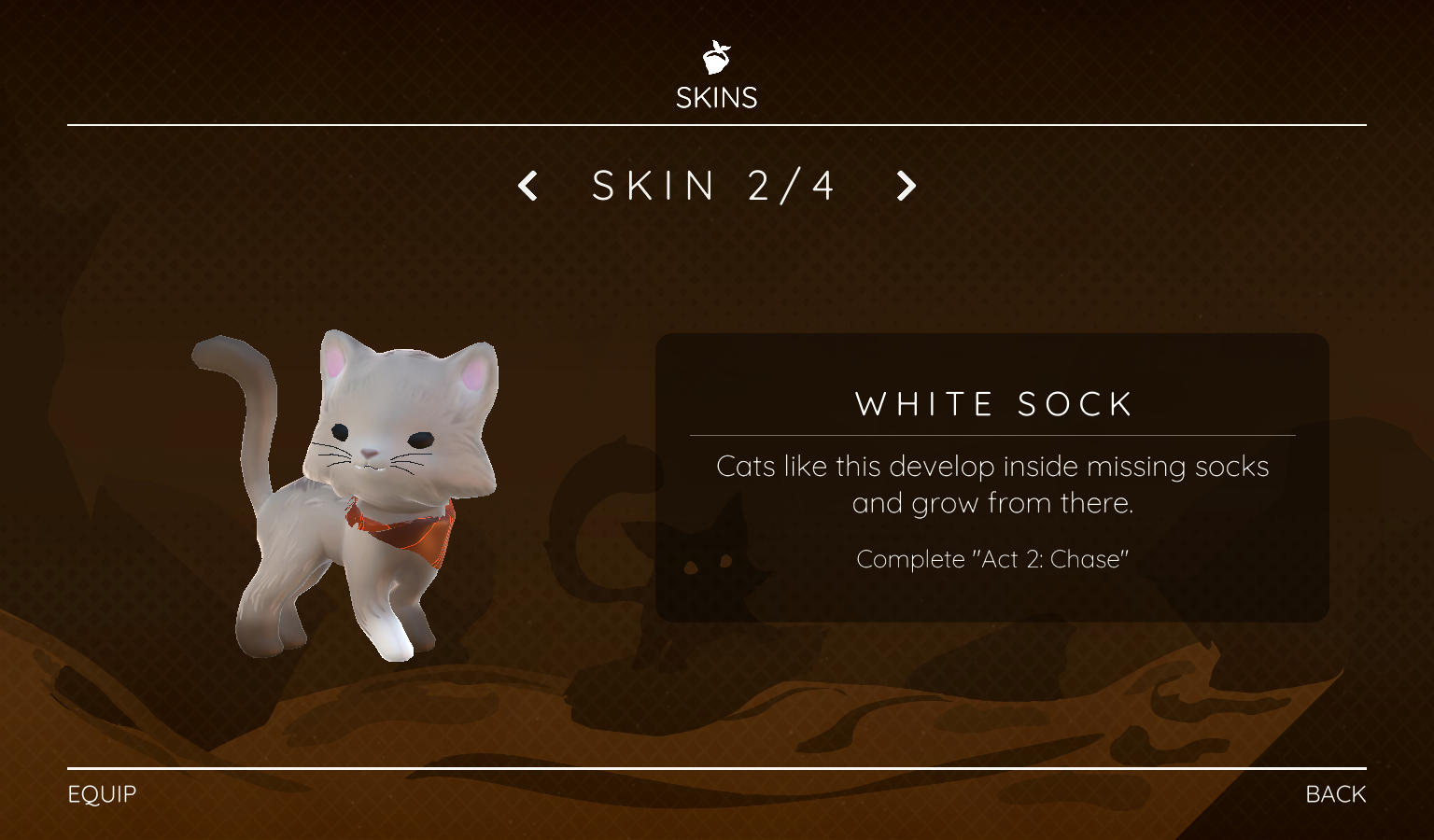Image resolution: width=1434 pixels, height=840 pixels.
Task: Click the skin description text about missing socks
Action: (x=992, y=484)
